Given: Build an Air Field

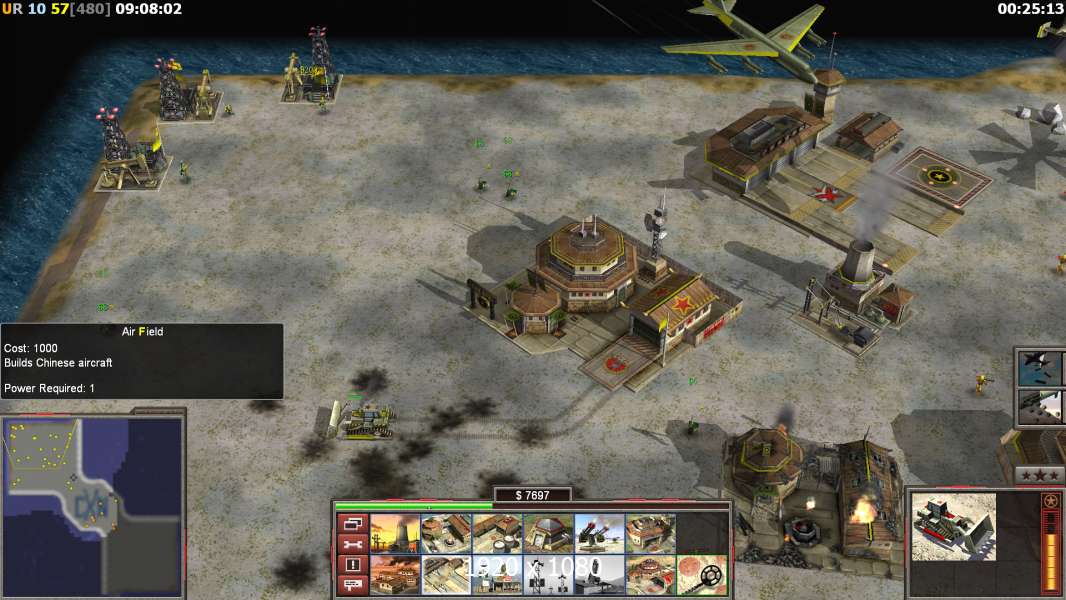Looking at the screenshot, I should pyautogui.click(x=446, y=575).
